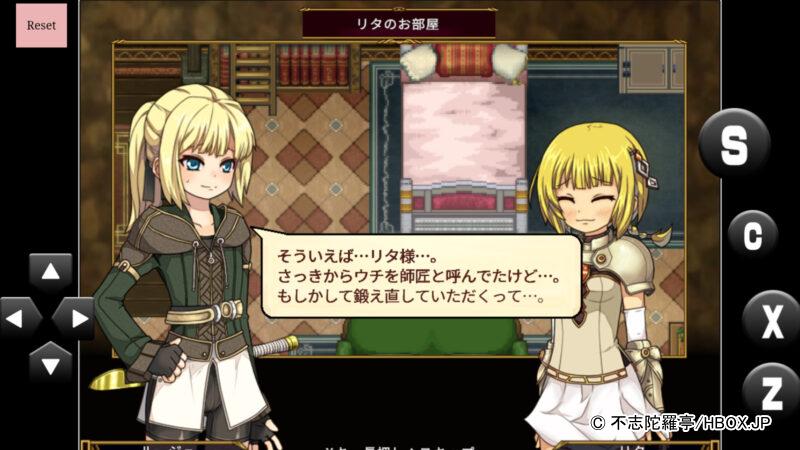The width and height of the screenshot is (800, 450).
Task: Tap the left arrow on the d-pad
Action: (19, 318)
